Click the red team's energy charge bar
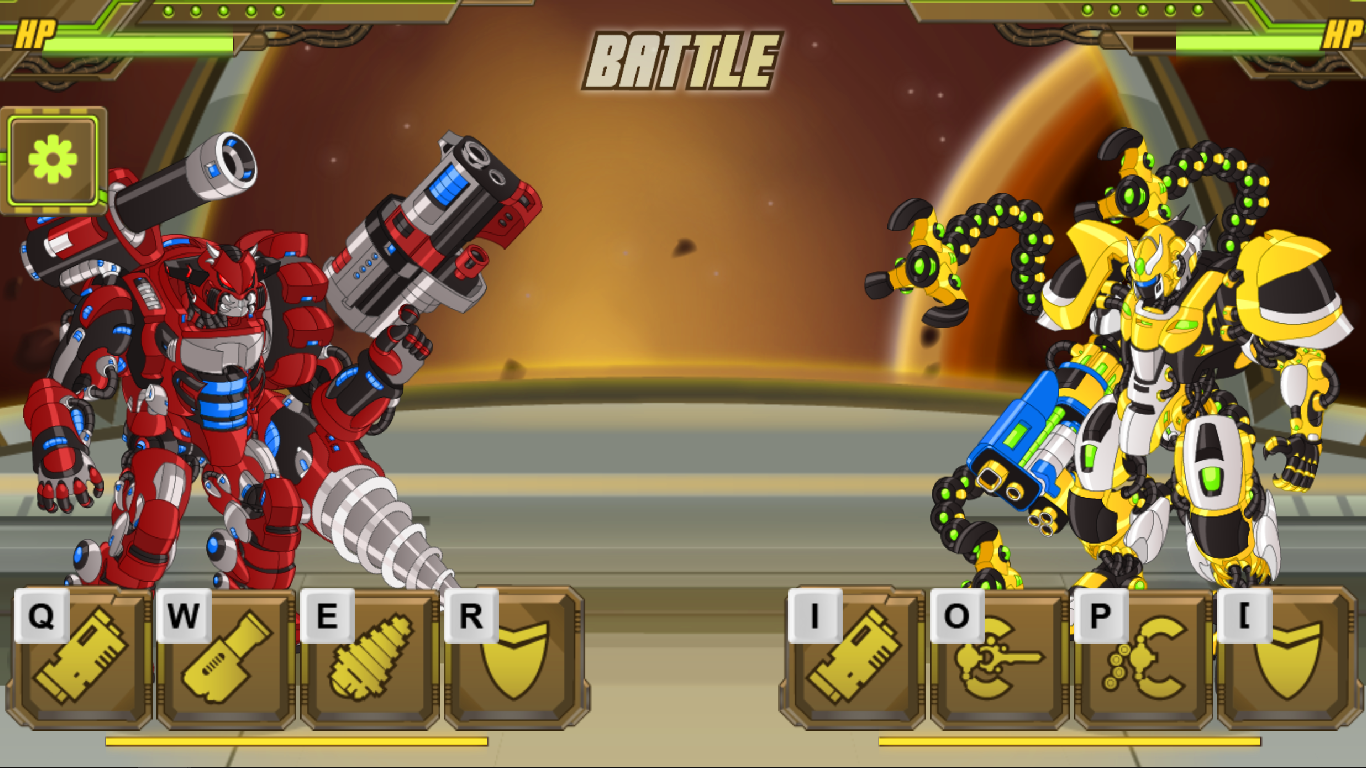Image resolution: width=1366 pixels, height=768 pixels. [x=295, y=742]
